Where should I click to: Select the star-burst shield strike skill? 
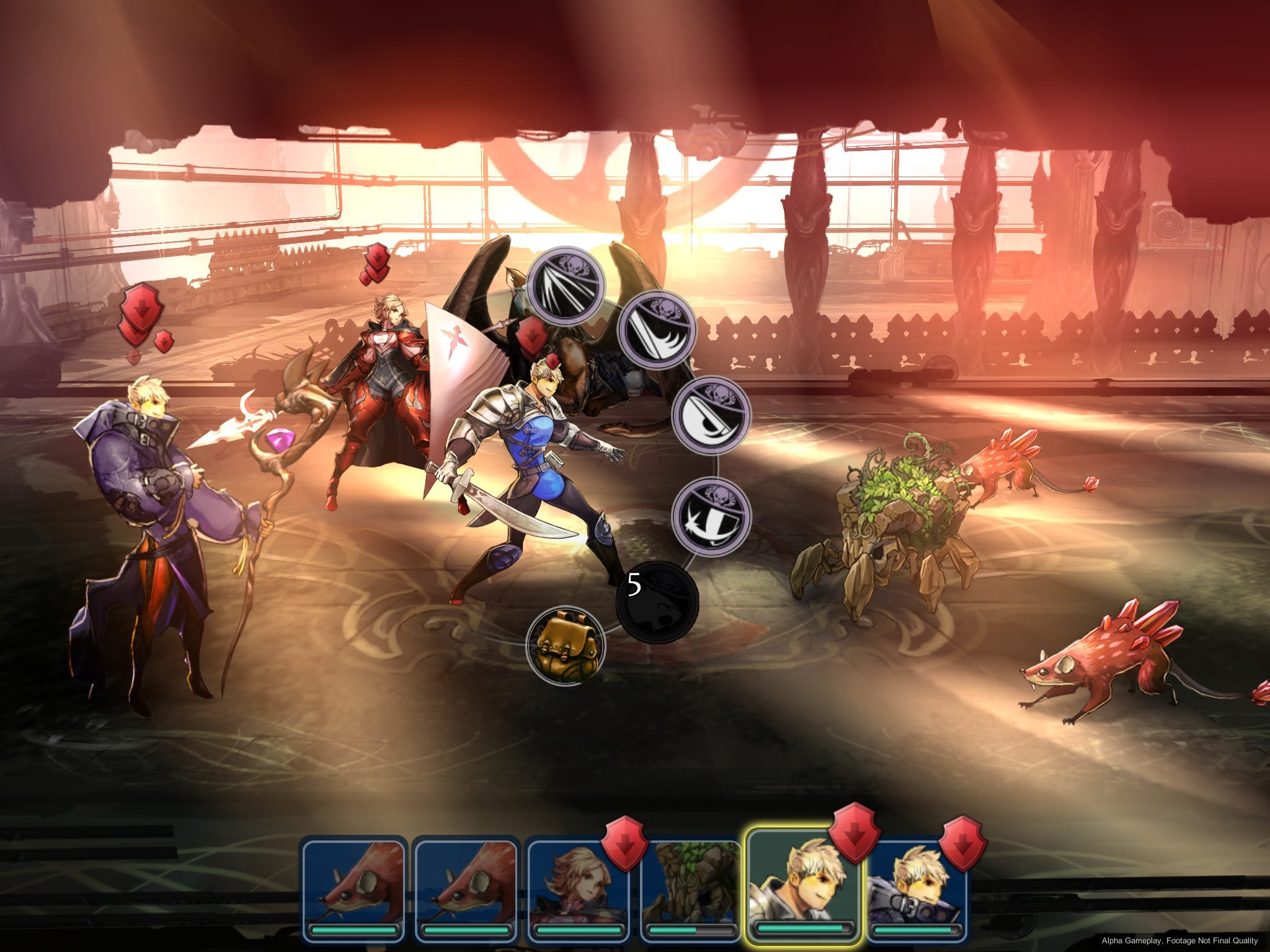click(x=711, y=516)
